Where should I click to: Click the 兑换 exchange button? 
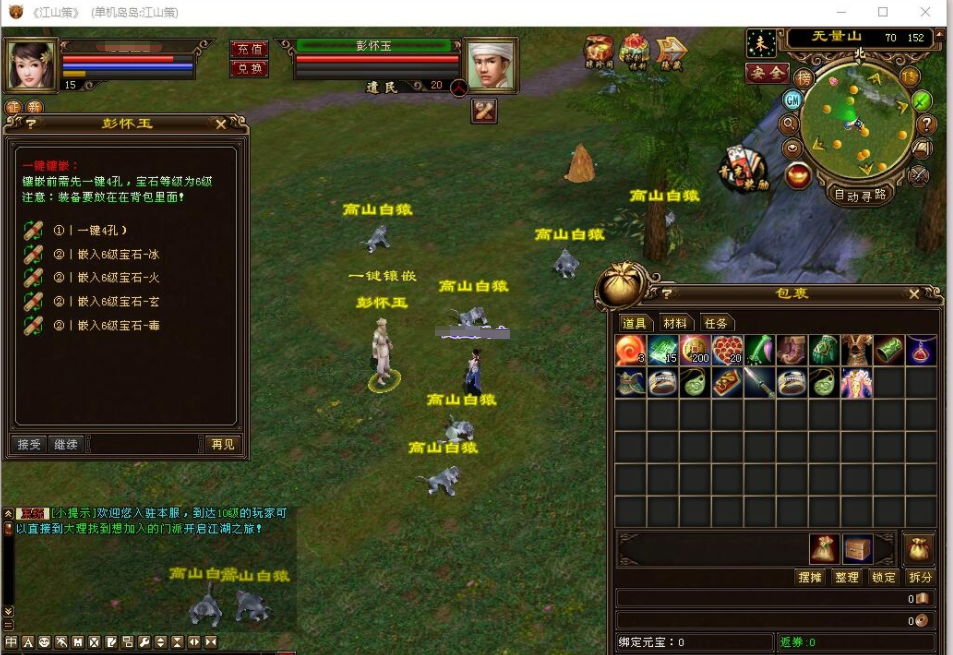point(248,68)
